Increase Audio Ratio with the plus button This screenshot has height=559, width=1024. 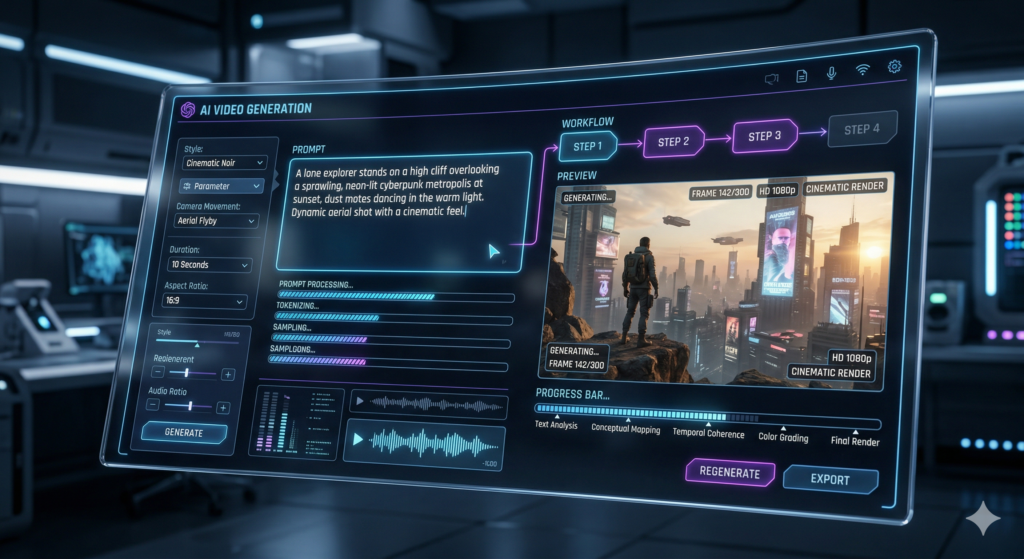click(x=223, y=407)
